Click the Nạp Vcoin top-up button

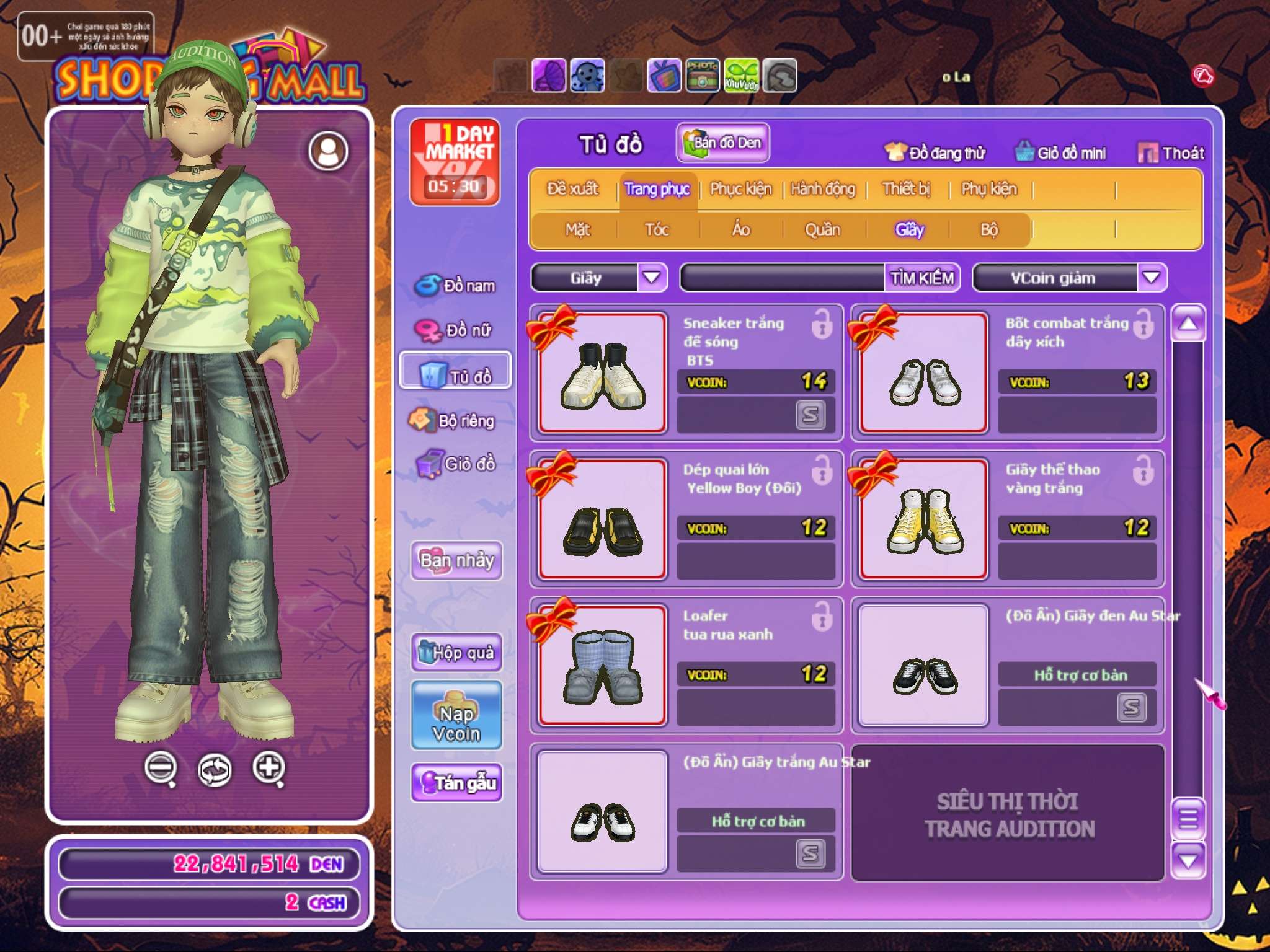click(457, 716)
